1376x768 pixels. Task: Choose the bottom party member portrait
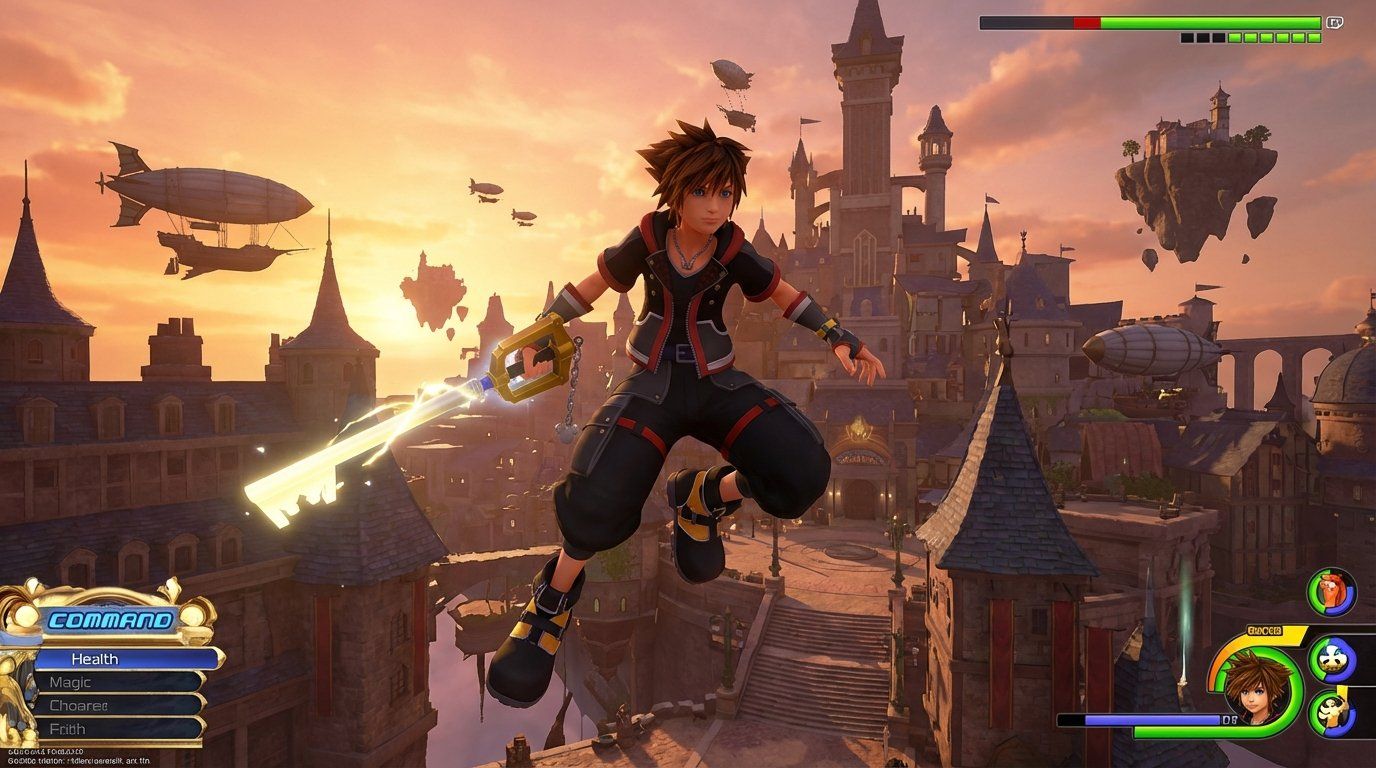point(1332,713)
